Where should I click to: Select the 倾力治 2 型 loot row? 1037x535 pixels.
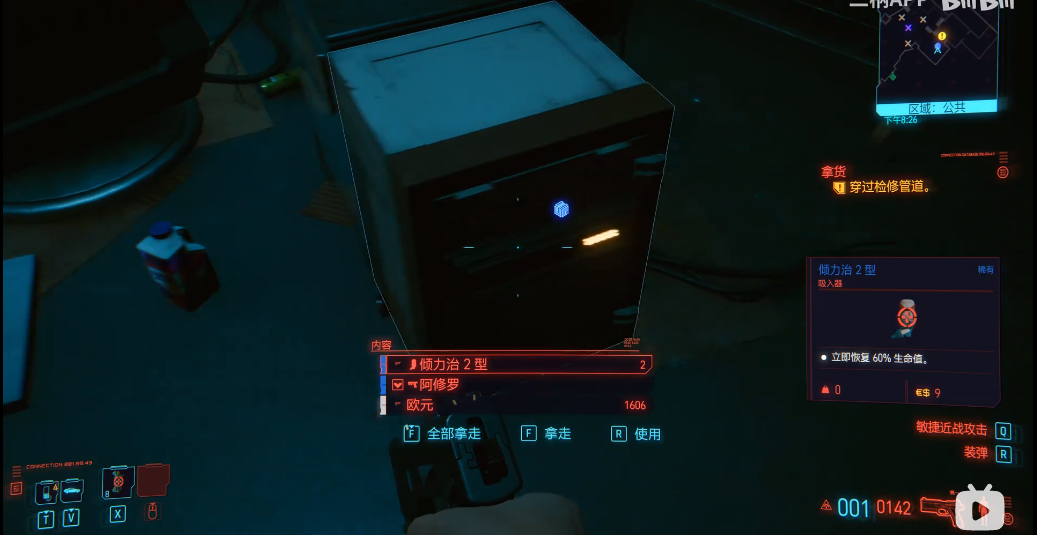click(516, 364)
